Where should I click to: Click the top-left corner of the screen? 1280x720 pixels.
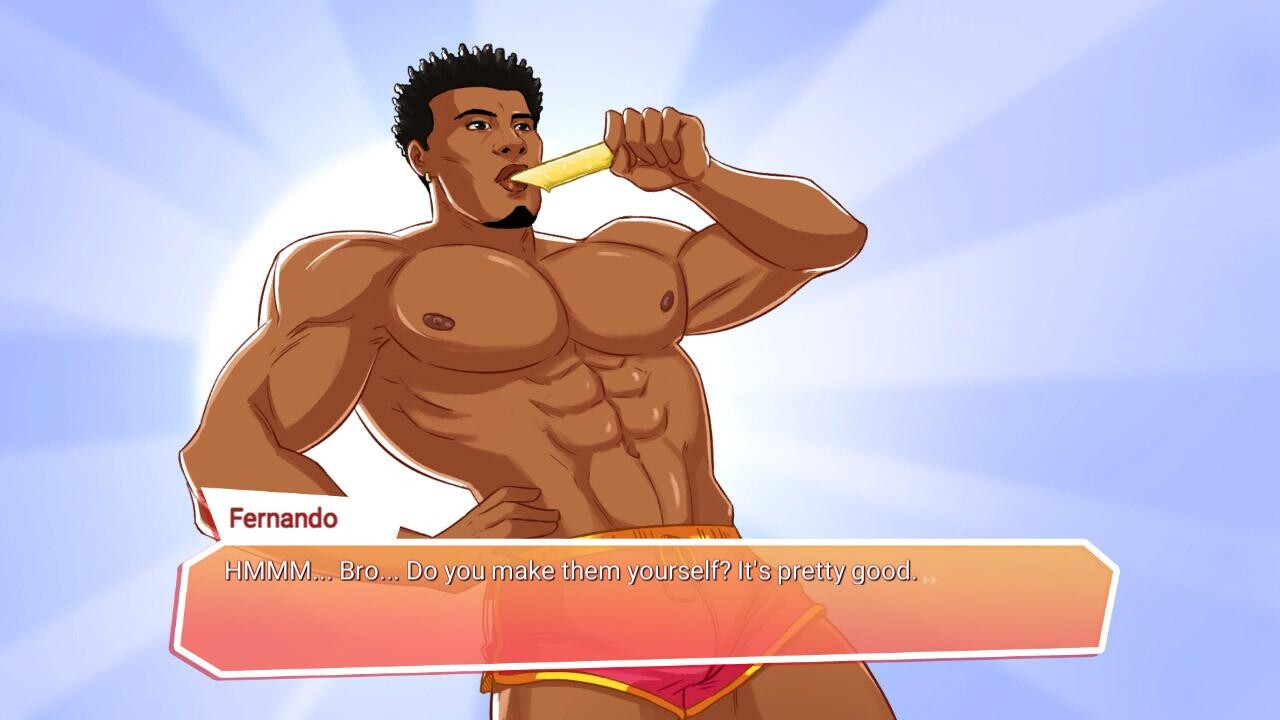[10, 10]
